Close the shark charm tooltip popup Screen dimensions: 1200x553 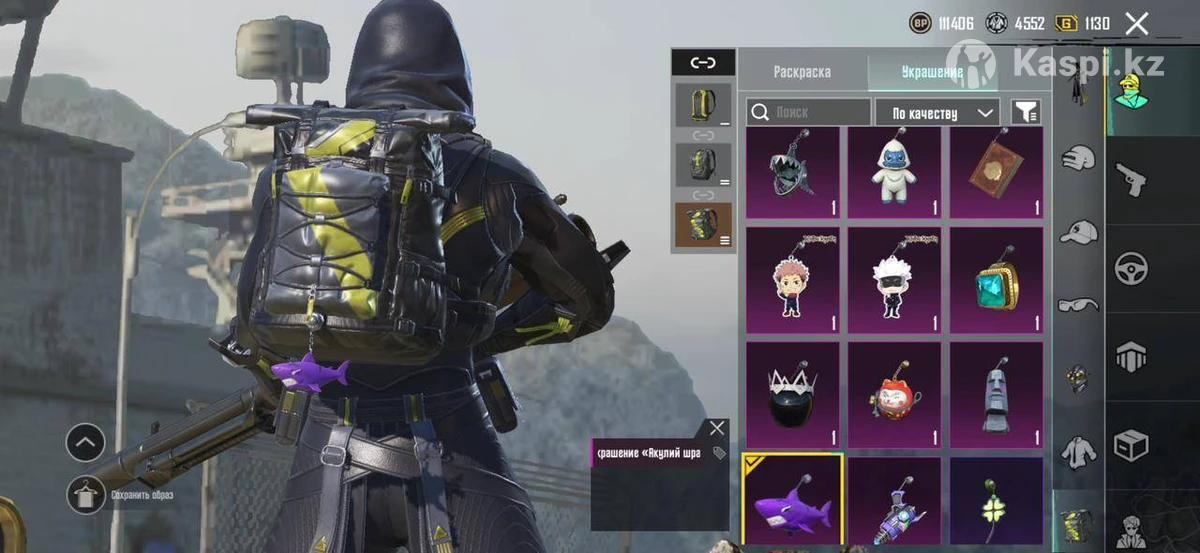coord(717,428)
